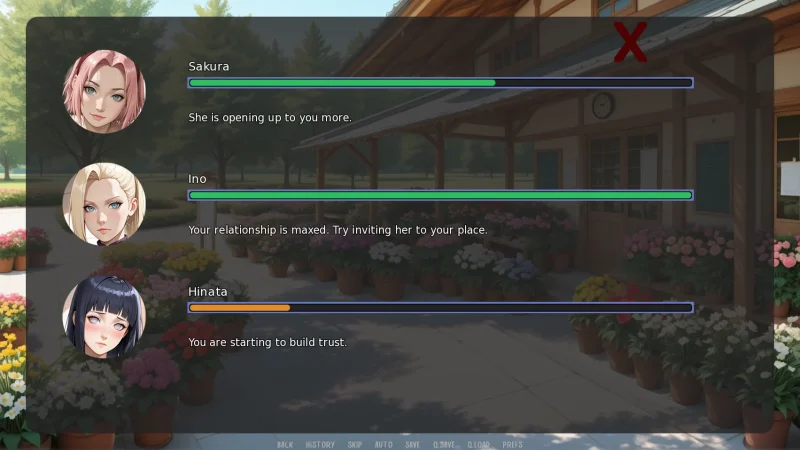The height and width of the screenshot is (450, 800).
Task: Activate the Skip button
Action: click(355, 444)
